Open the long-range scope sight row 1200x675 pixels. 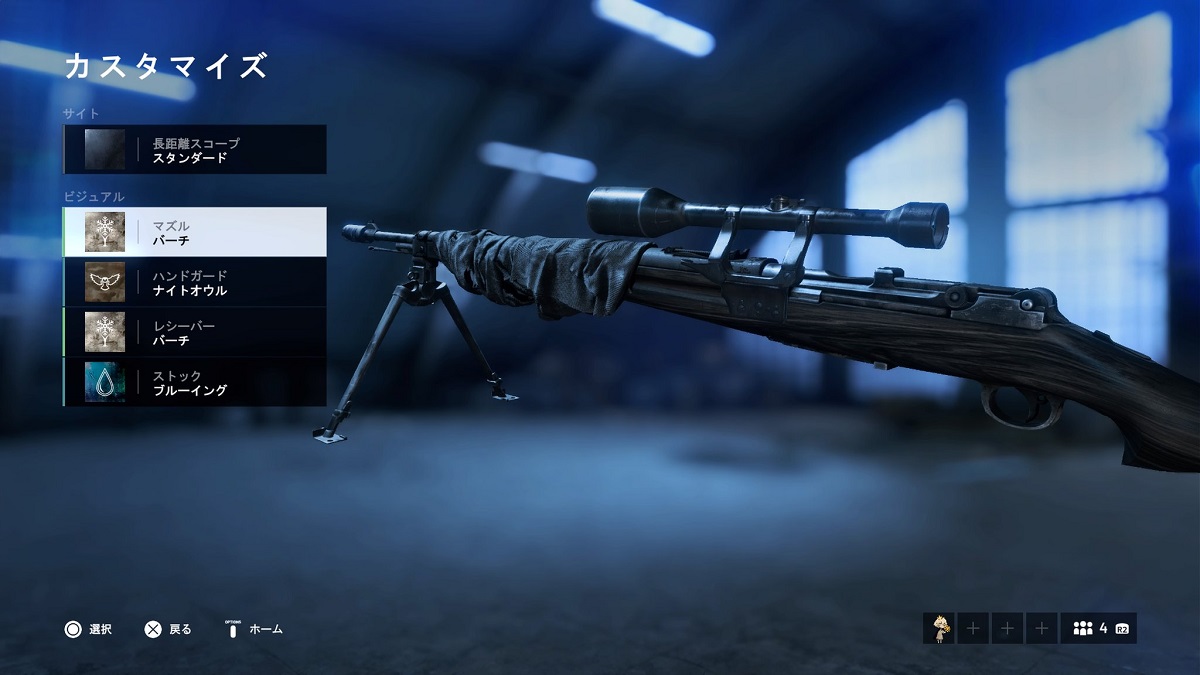(195, 150)
